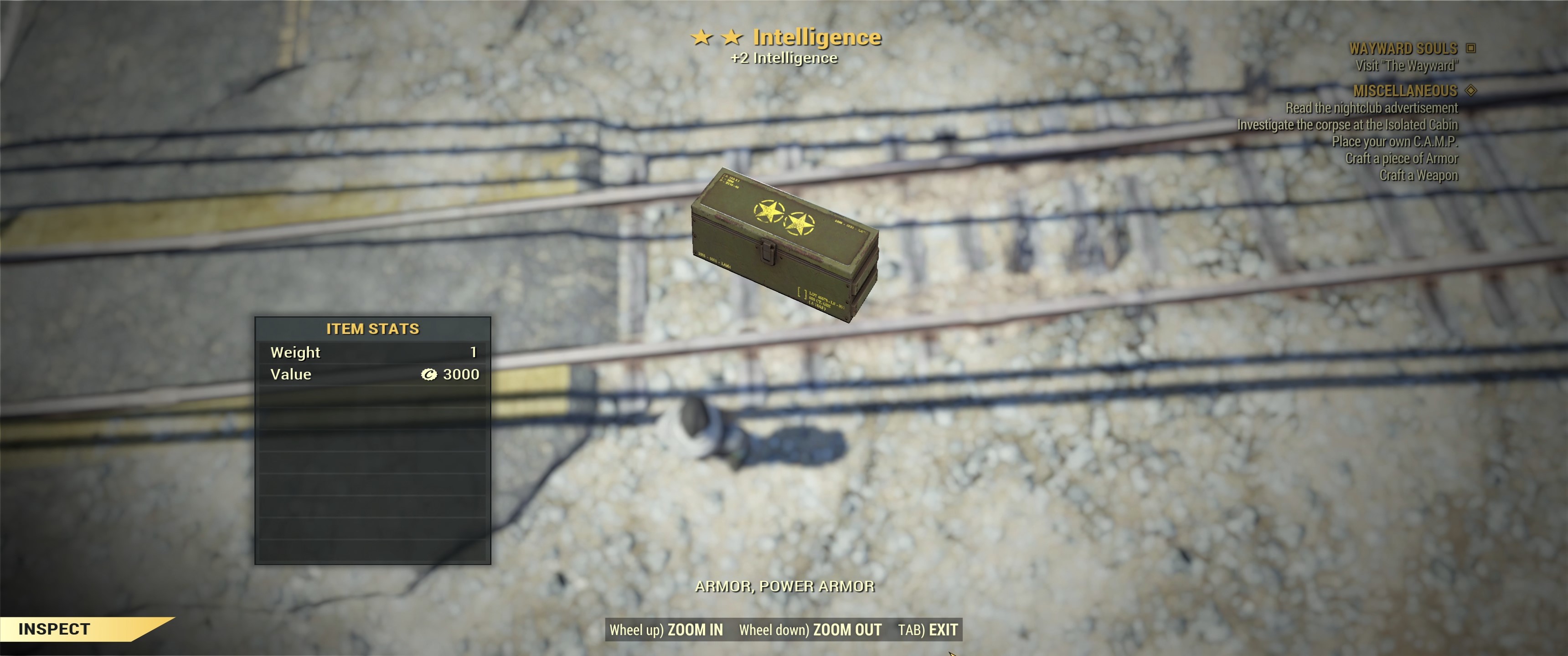This screenshot has width=1568, height=656.
Task: Collapse the MISCELLANEOUS quest section
Action: (1405, 91)
